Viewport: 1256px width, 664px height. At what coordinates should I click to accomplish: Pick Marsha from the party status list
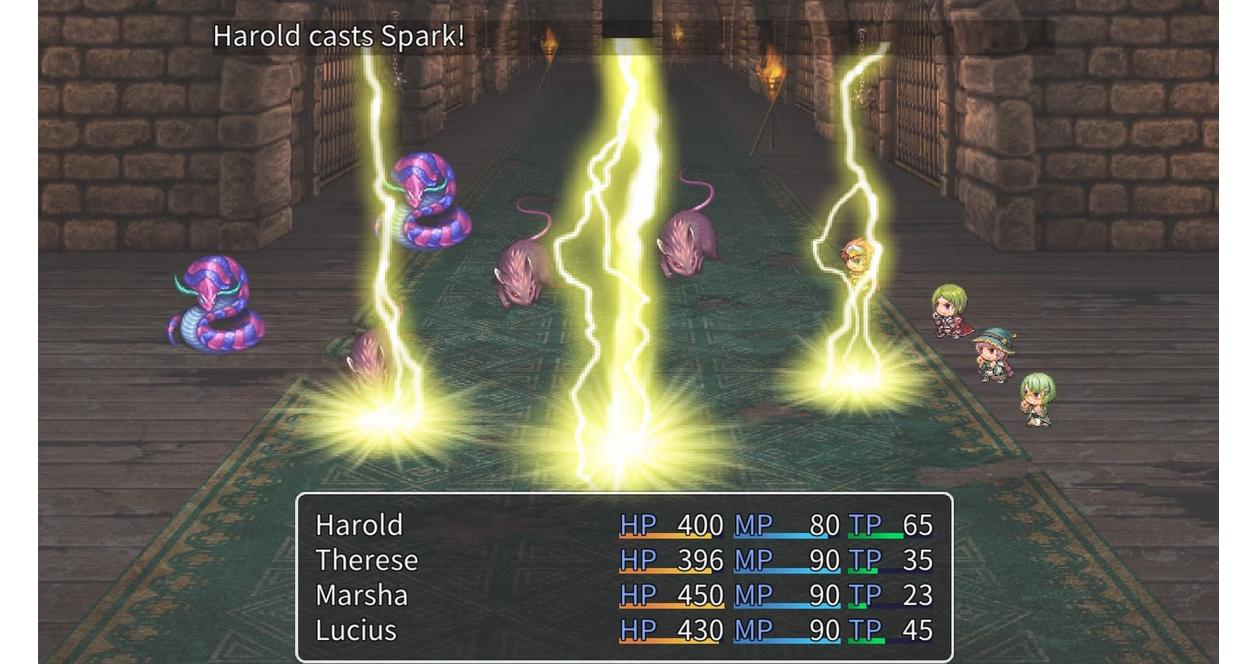pos(361,595)
